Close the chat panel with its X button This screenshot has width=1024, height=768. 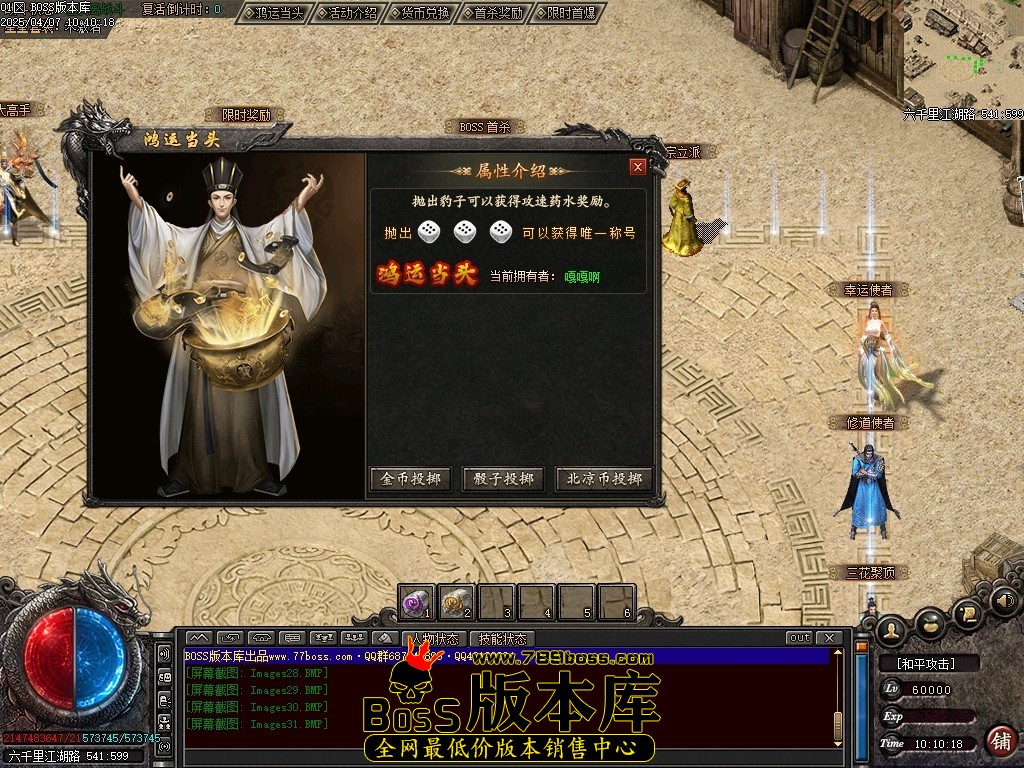coord(828,638)
